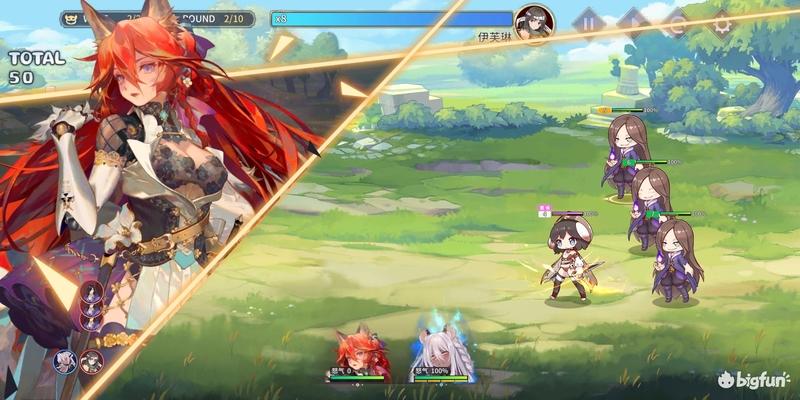
Task: Toggle the battle speed arrow button
Action: tap(632, 20)
